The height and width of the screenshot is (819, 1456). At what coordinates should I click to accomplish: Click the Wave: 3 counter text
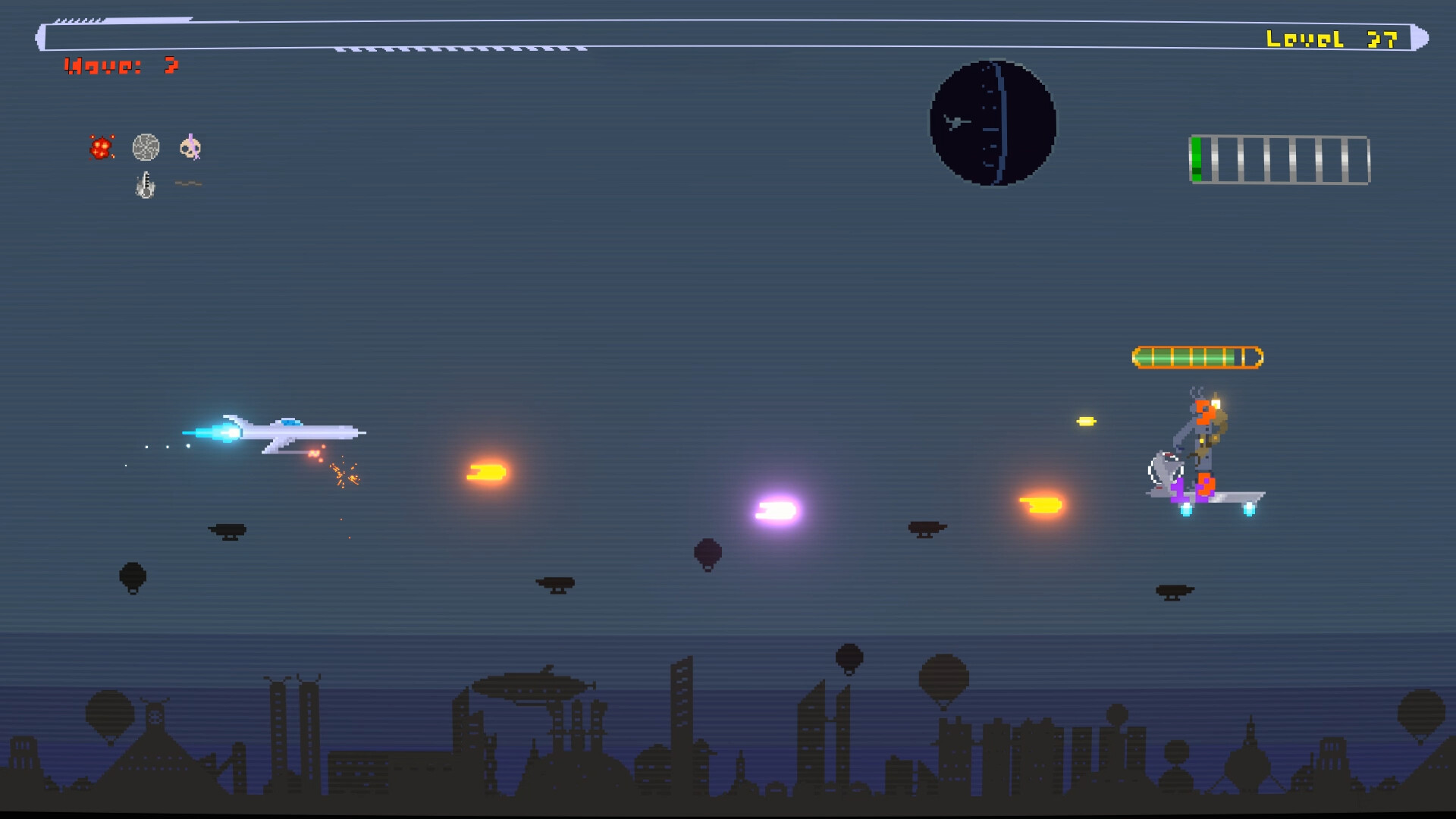121,66
